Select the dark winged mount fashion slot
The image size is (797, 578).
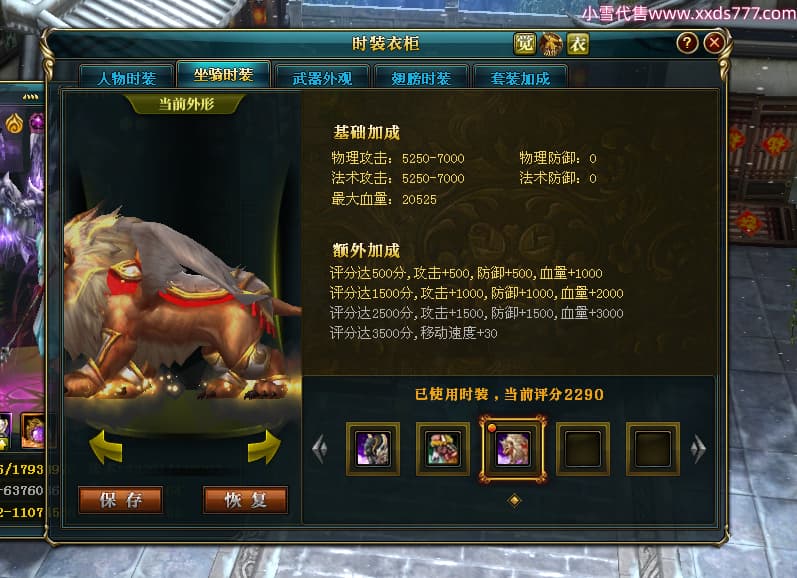[373, 448]
